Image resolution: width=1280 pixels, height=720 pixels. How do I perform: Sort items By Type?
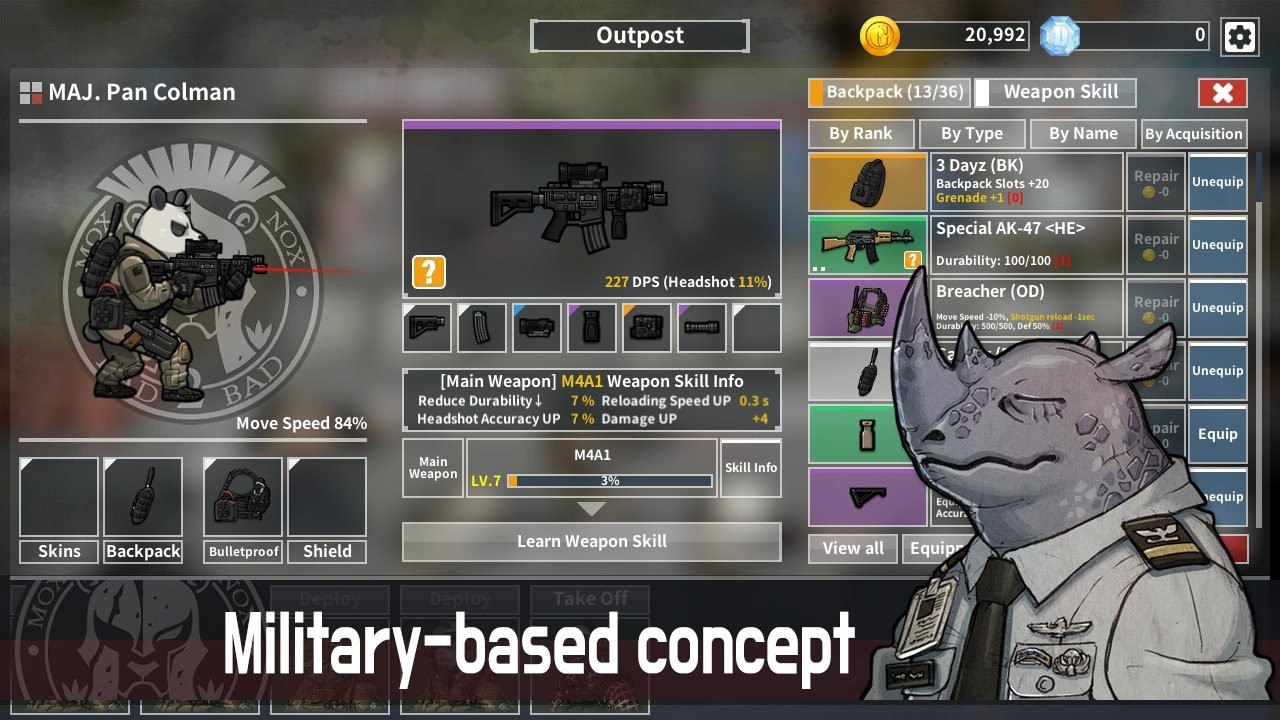971,134
